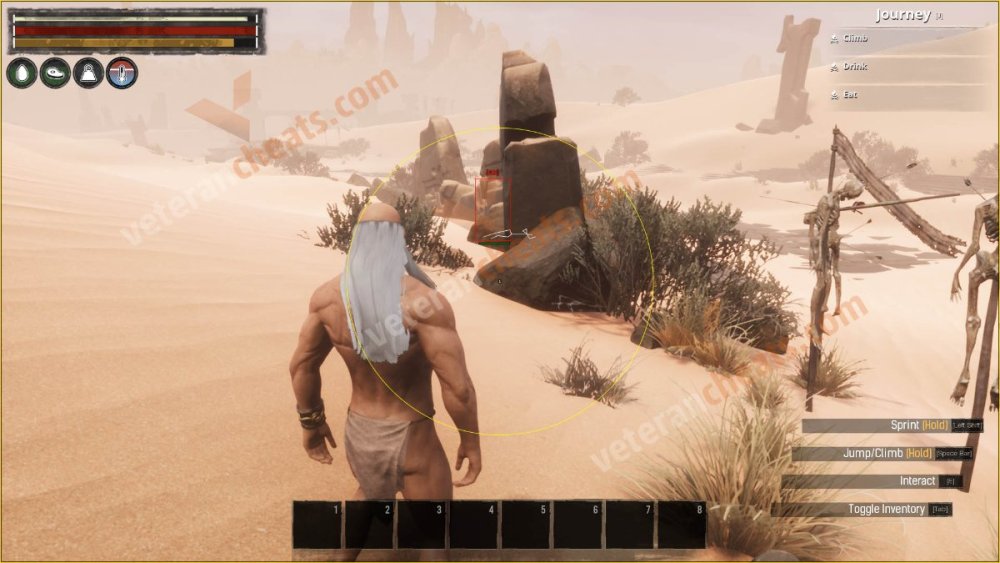Select the weight encumbrance status icon
Screen dimensions: 1000x563
pos(88,73)
